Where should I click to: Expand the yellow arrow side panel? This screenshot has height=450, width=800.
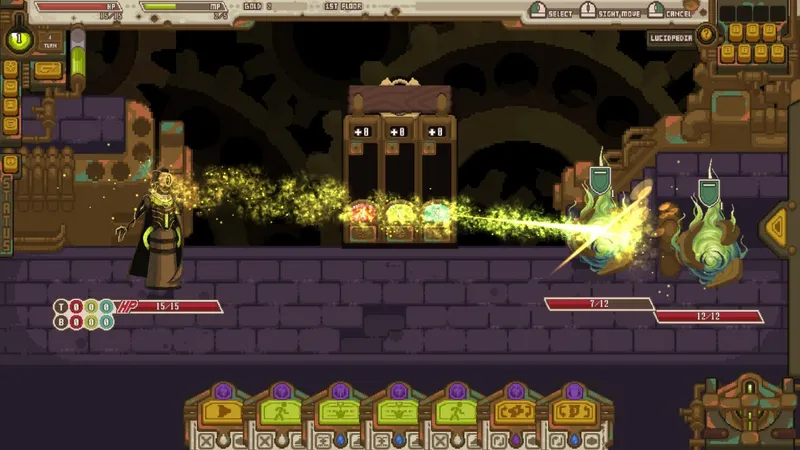pyautogui.click(x=777, y=227)
